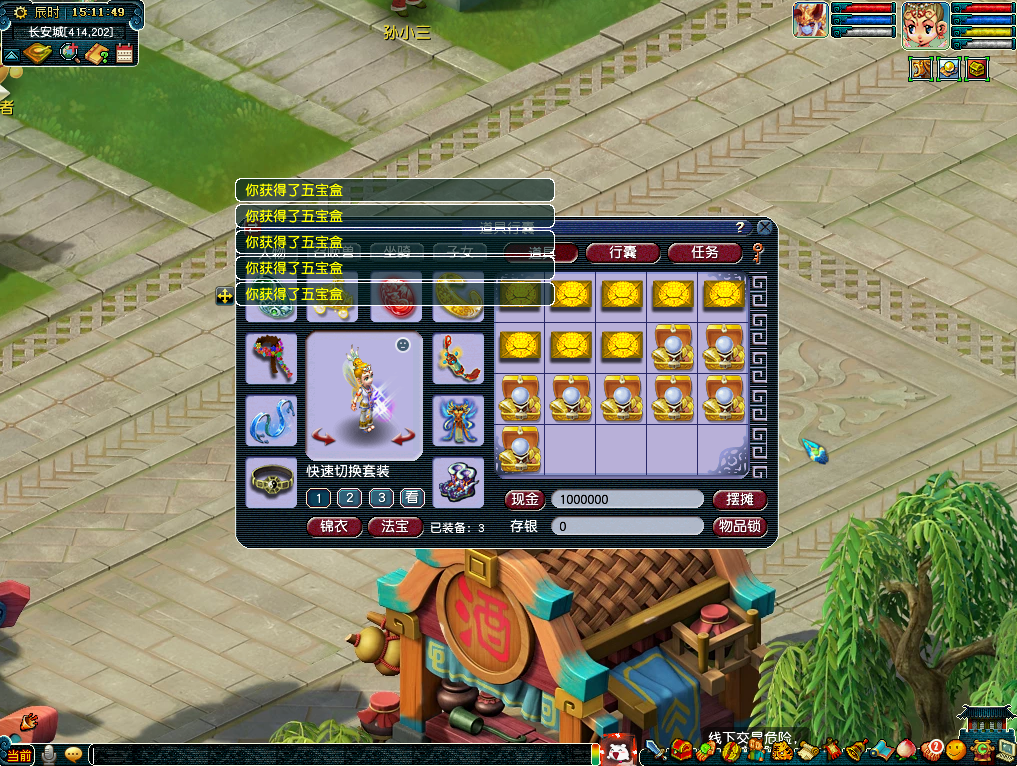Click the 现金 cash button
This screenshot has height=766, width=1017.
coord(525,499)
